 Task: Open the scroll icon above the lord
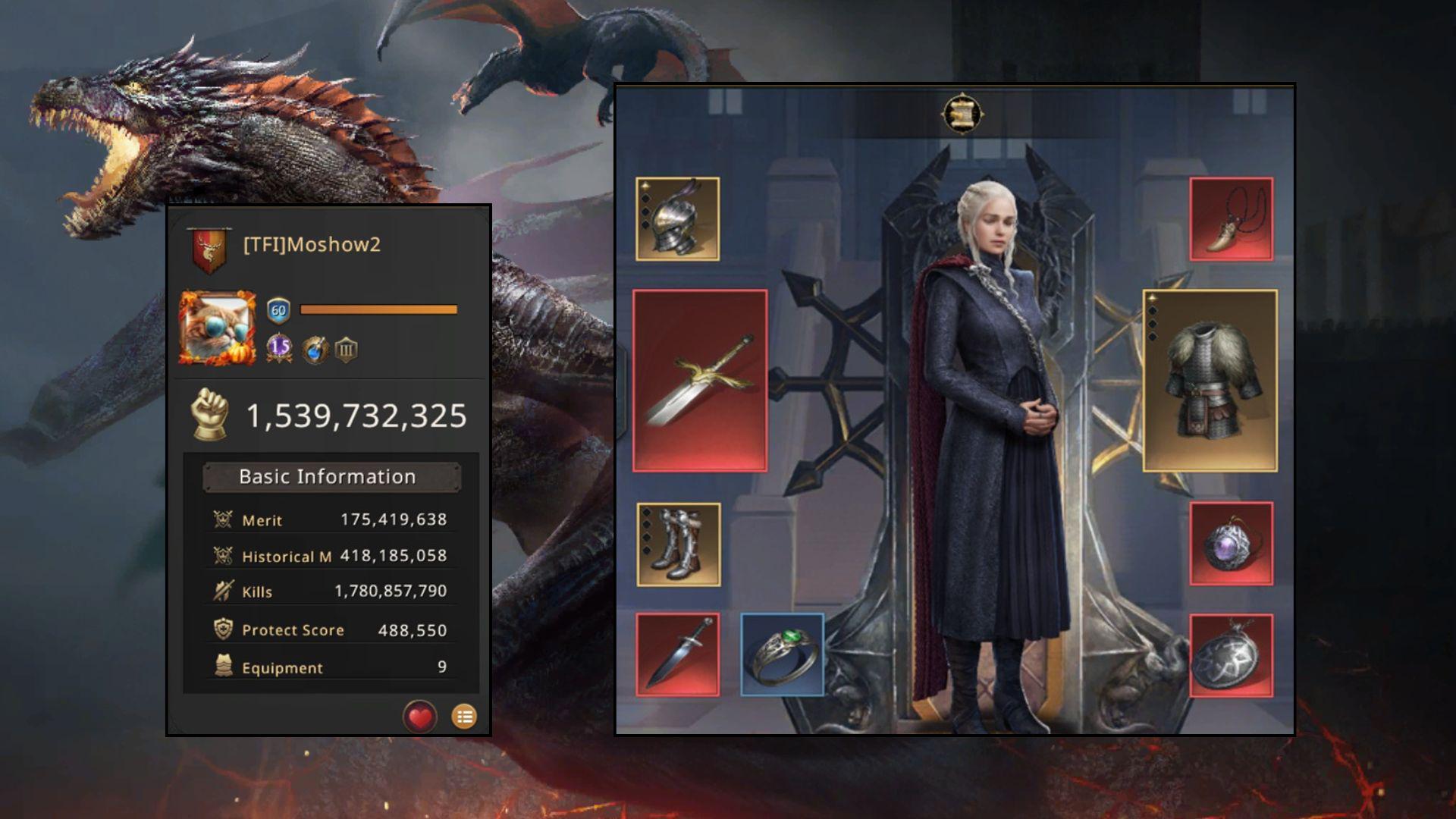962,115
